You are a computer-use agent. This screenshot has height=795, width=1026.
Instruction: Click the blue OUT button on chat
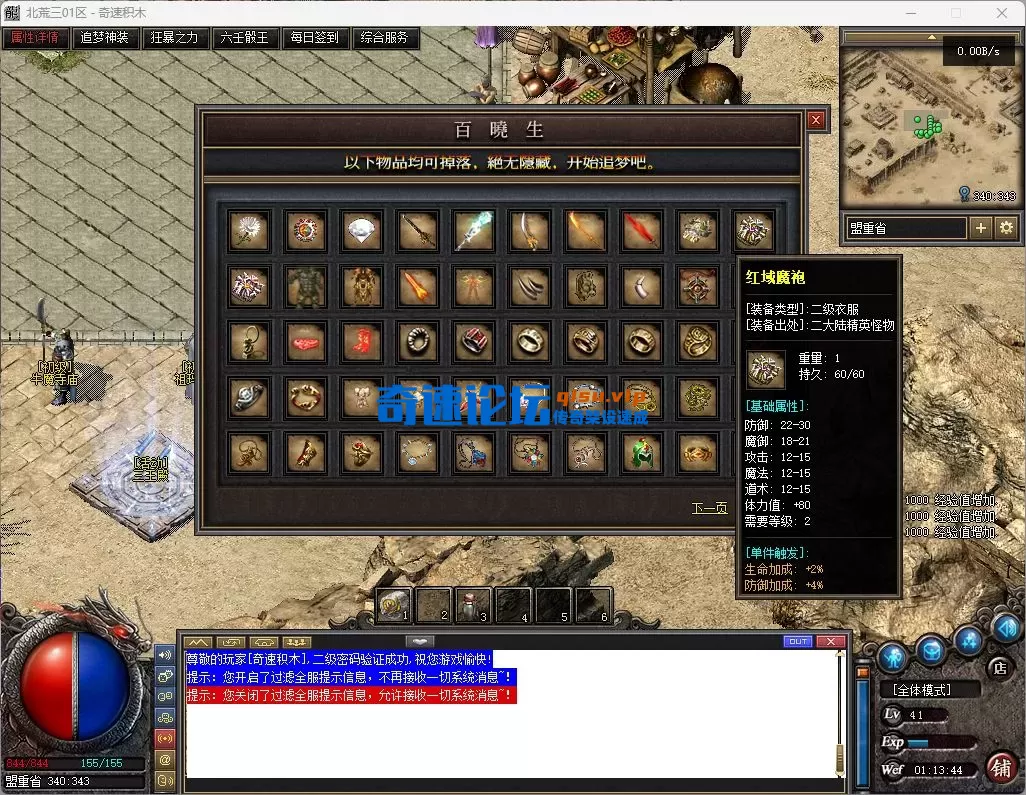click(798, 641)
